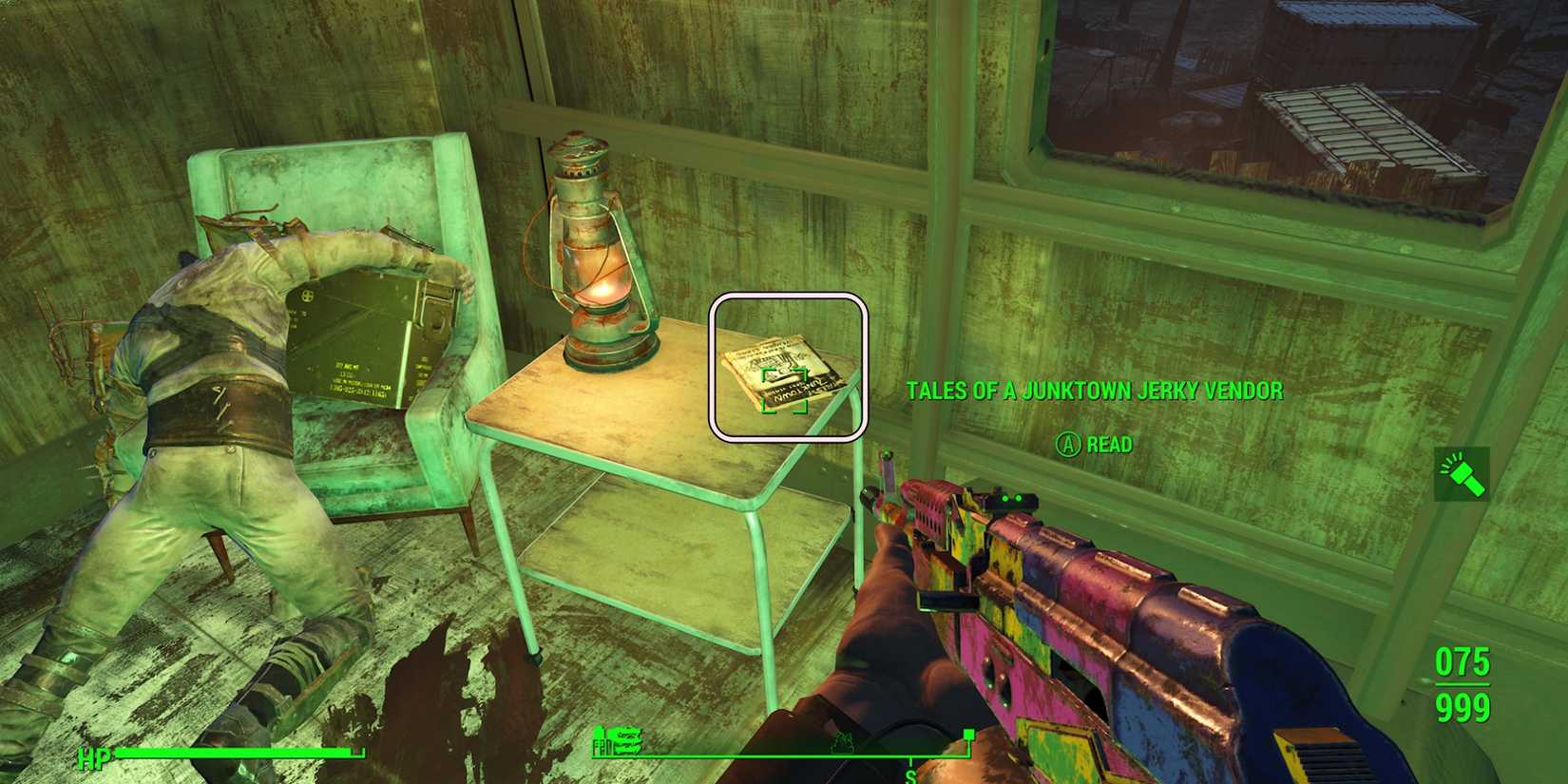Expand the loot on the headless corpse
The width and height of the screenshot is (1568, 784).
(219, 380)
